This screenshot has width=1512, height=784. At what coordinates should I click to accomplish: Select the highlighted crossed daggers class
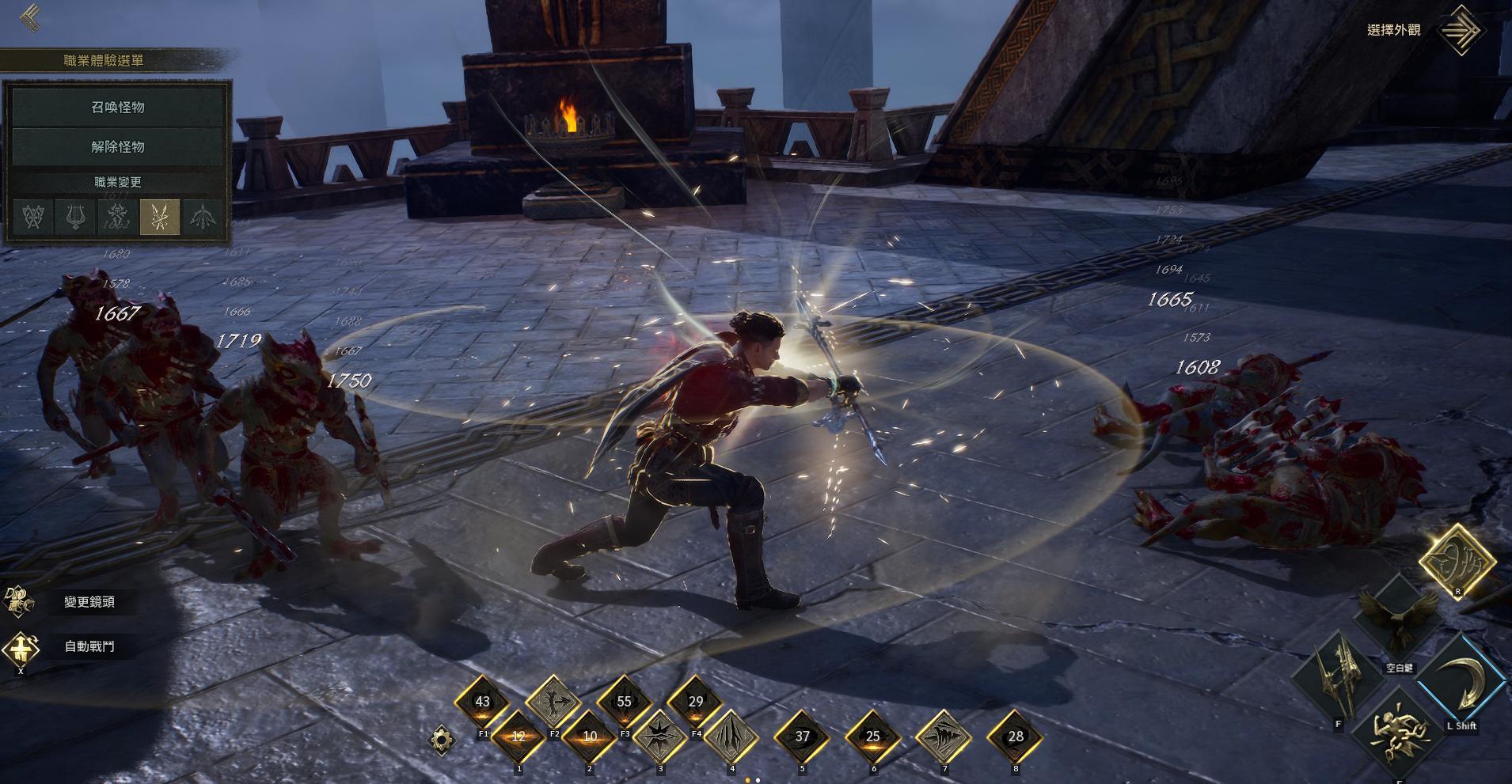159,216
